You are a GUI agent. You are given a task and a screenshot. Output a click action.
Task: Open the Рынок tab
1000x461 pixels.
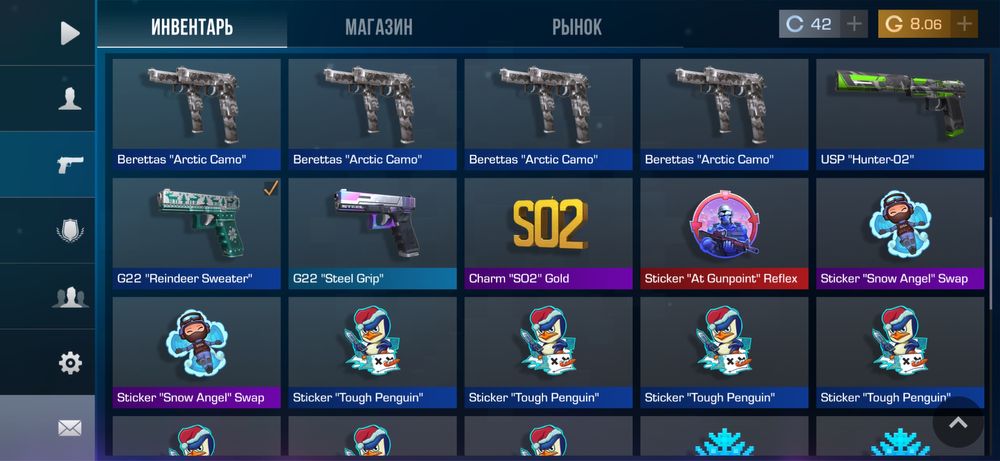(577, 27)
